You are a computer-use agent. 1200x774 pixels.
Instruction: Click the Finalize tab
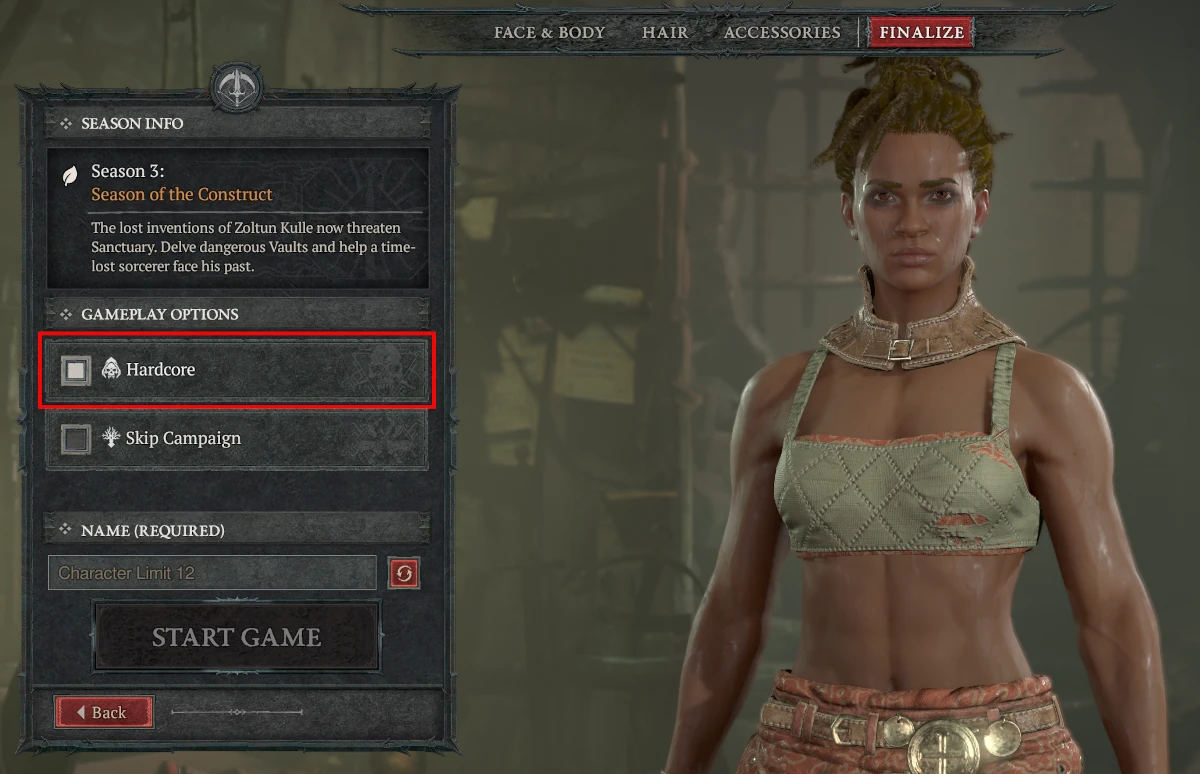click(x=921, y=32)
